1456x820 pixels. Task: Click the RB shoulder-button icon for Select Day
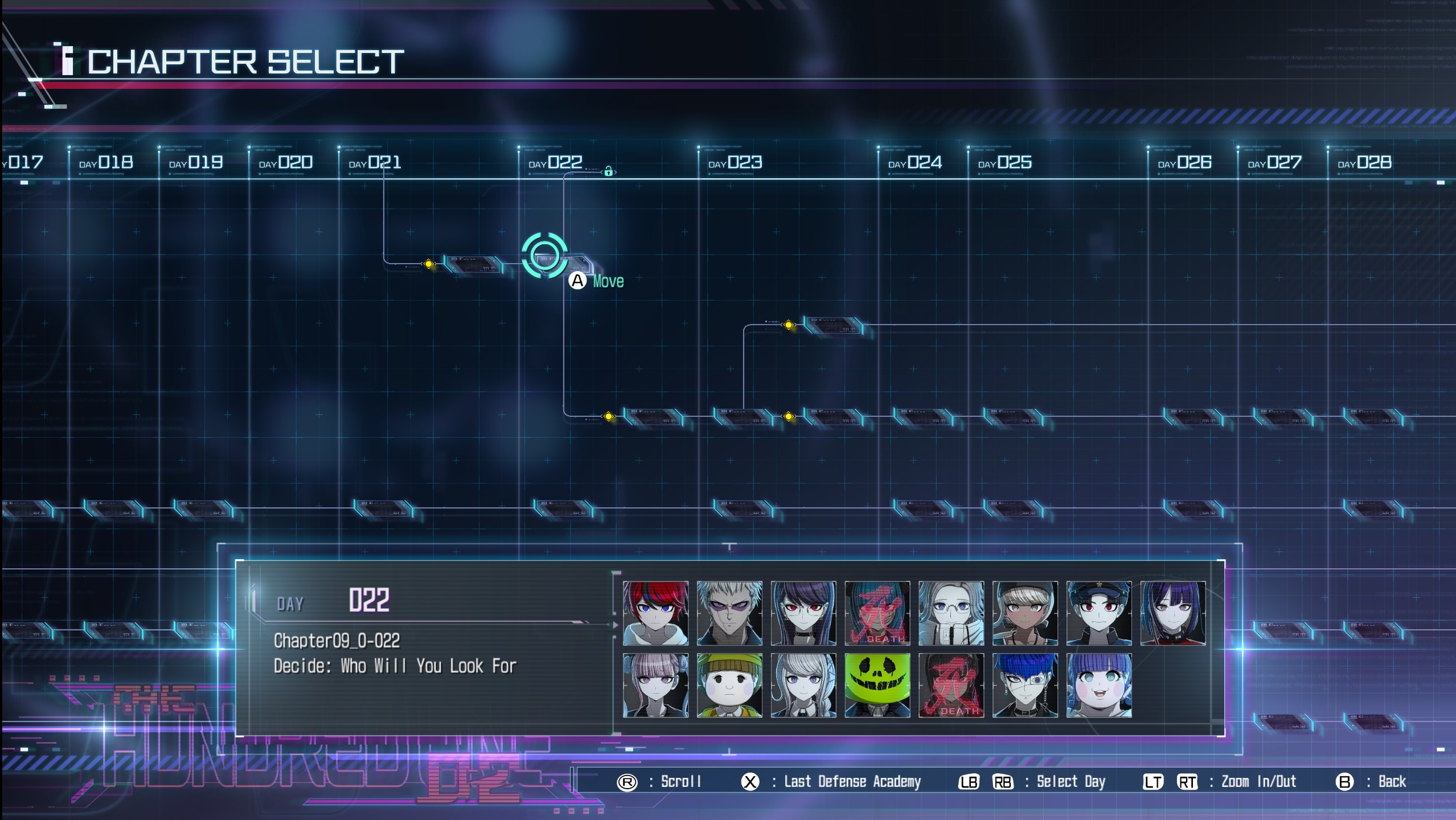coord(1004,782)
